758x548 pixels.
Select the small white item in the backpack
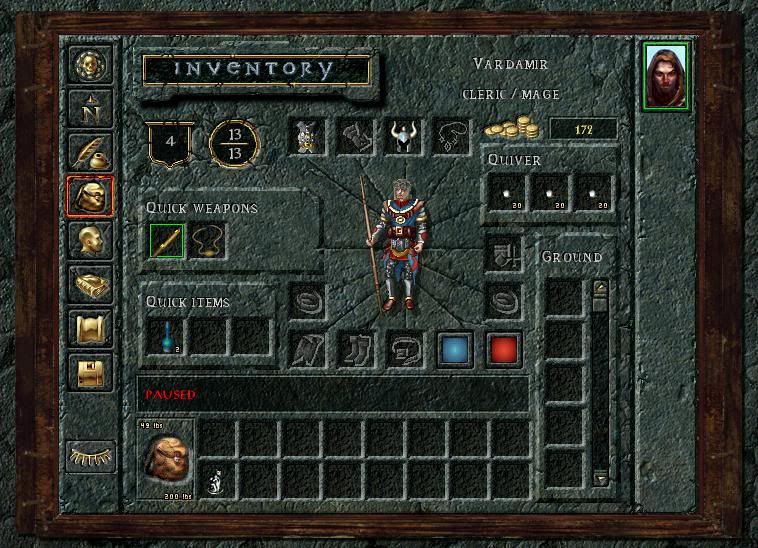215,482
